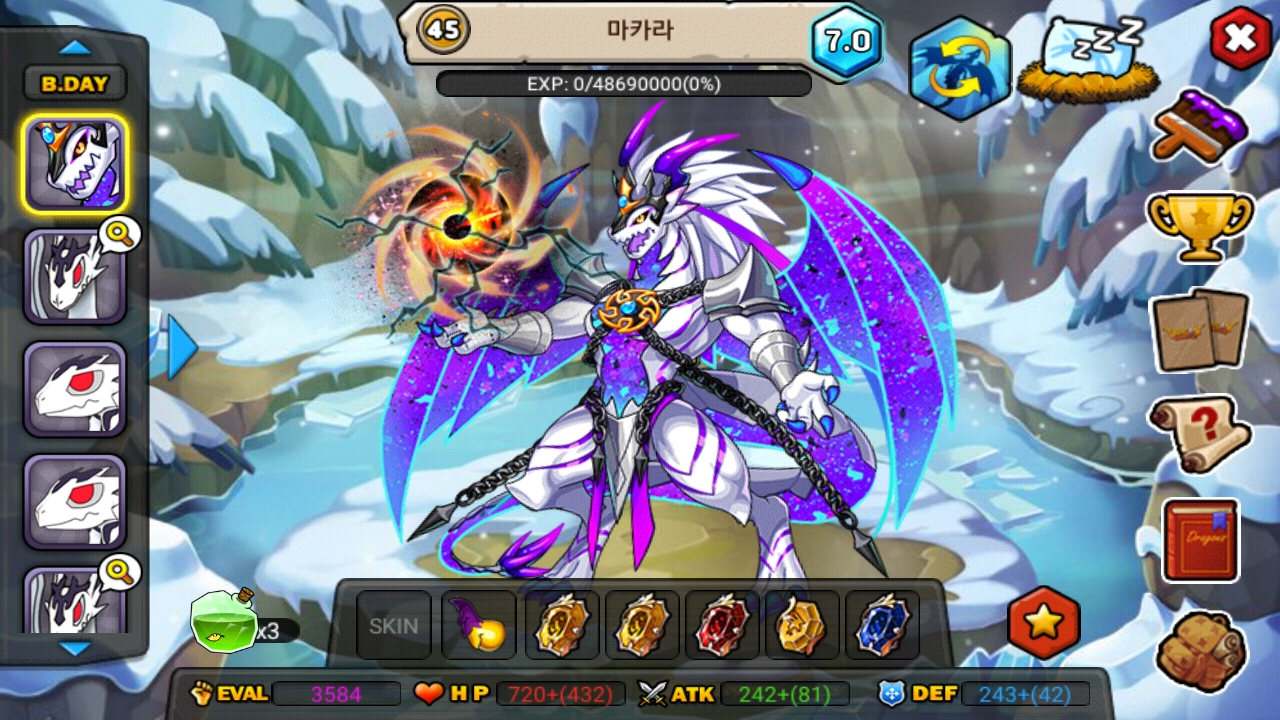Select the blue gem equipment slot

click(x=882, y=626)
